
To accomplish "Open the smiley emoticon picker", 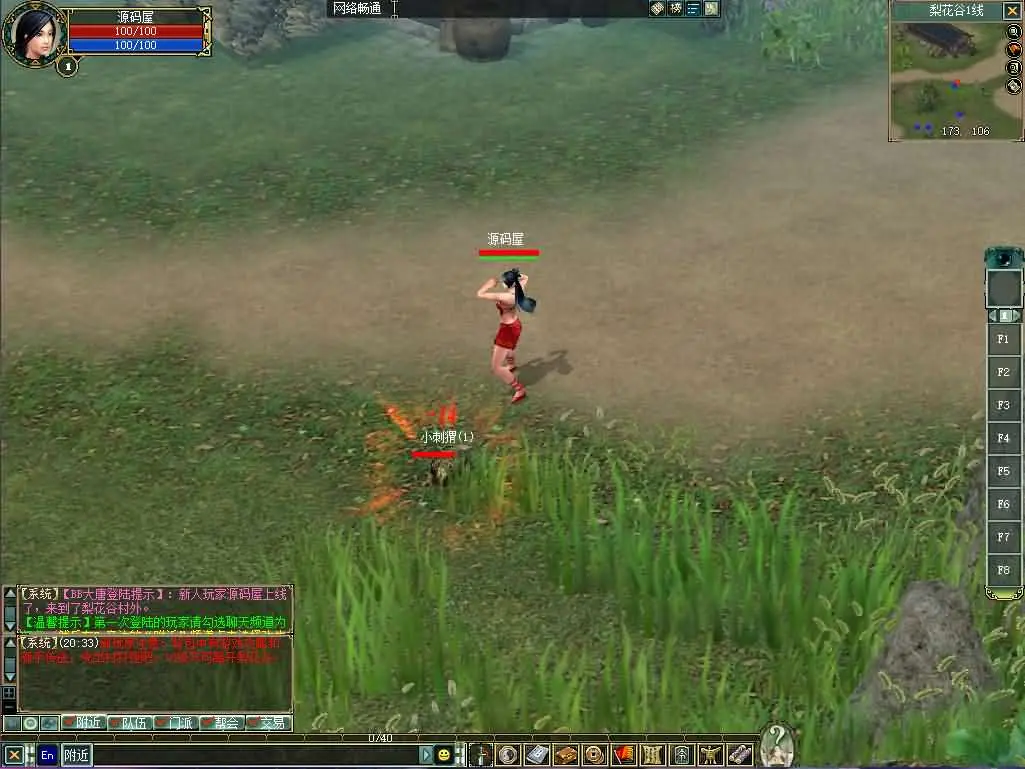I will click(444, 755).
